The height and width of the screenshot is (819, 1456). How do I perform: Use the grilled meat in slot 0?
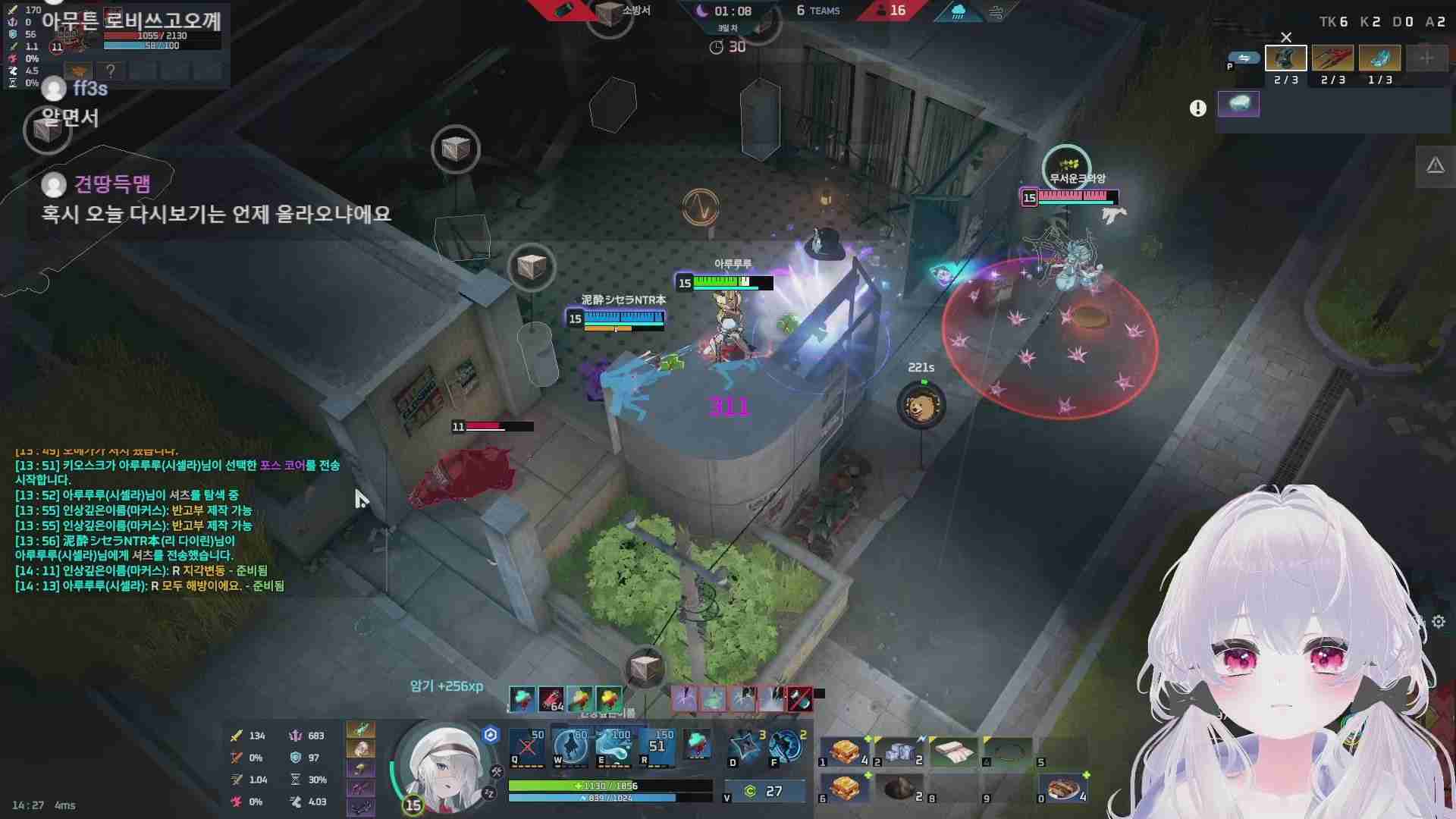coord(1063,789)
